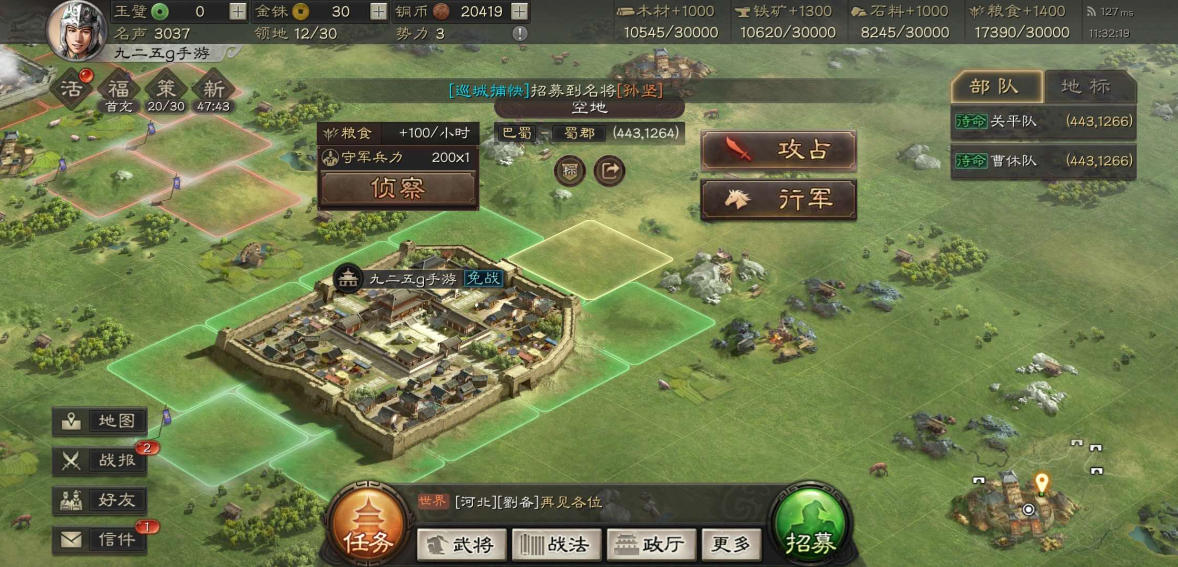The width and height of the screenshot is (1178, 567).
Task: Switch to the 地标 landmarks tab
Action: [x=1087, y=86]
